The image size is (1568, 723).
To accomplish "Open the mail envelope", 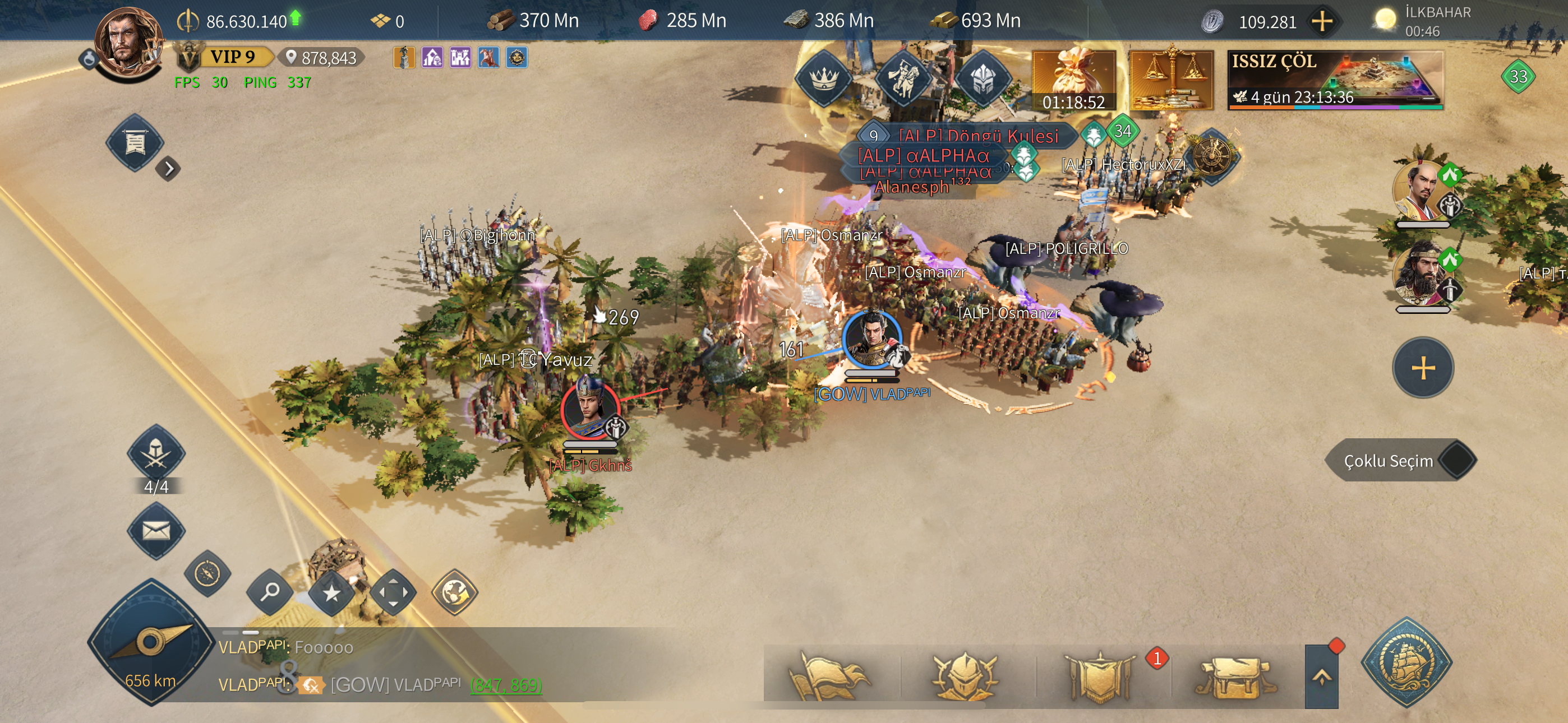I will click(156, 531).
